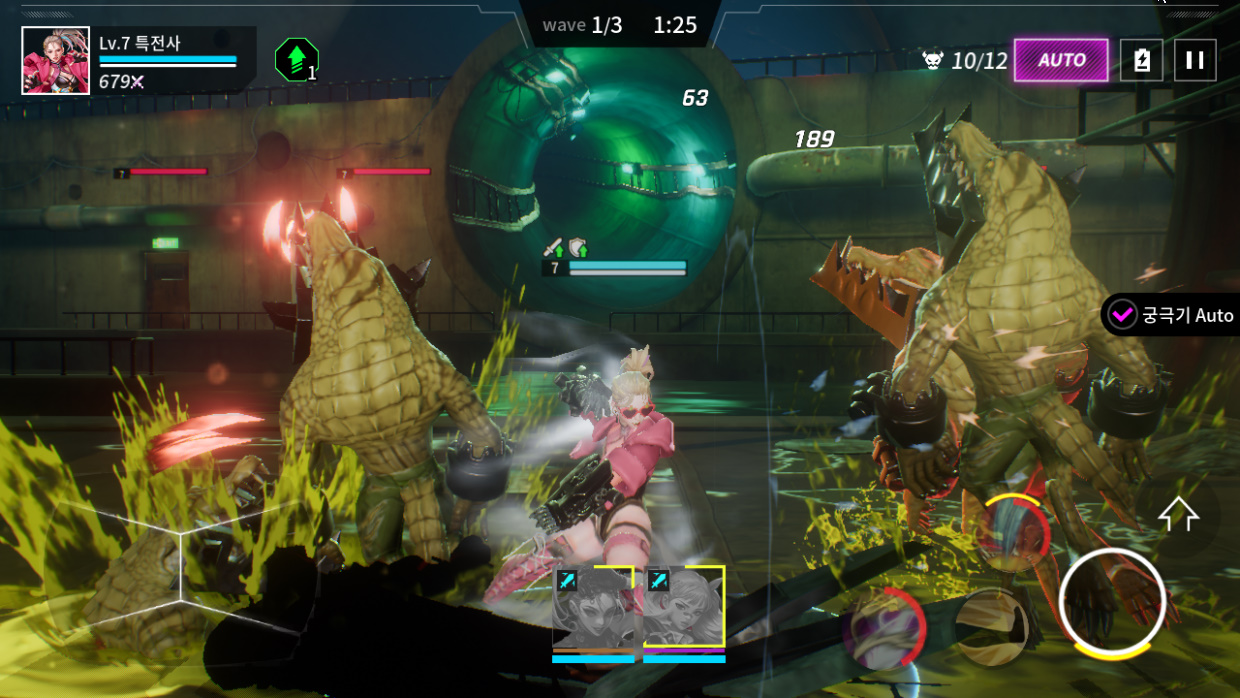Image resolution: width=1240 pixels, height=698 pixels.
Task: Tap the upward arrow dash button
Action: pyautogui.click(x=1178, y=515)
